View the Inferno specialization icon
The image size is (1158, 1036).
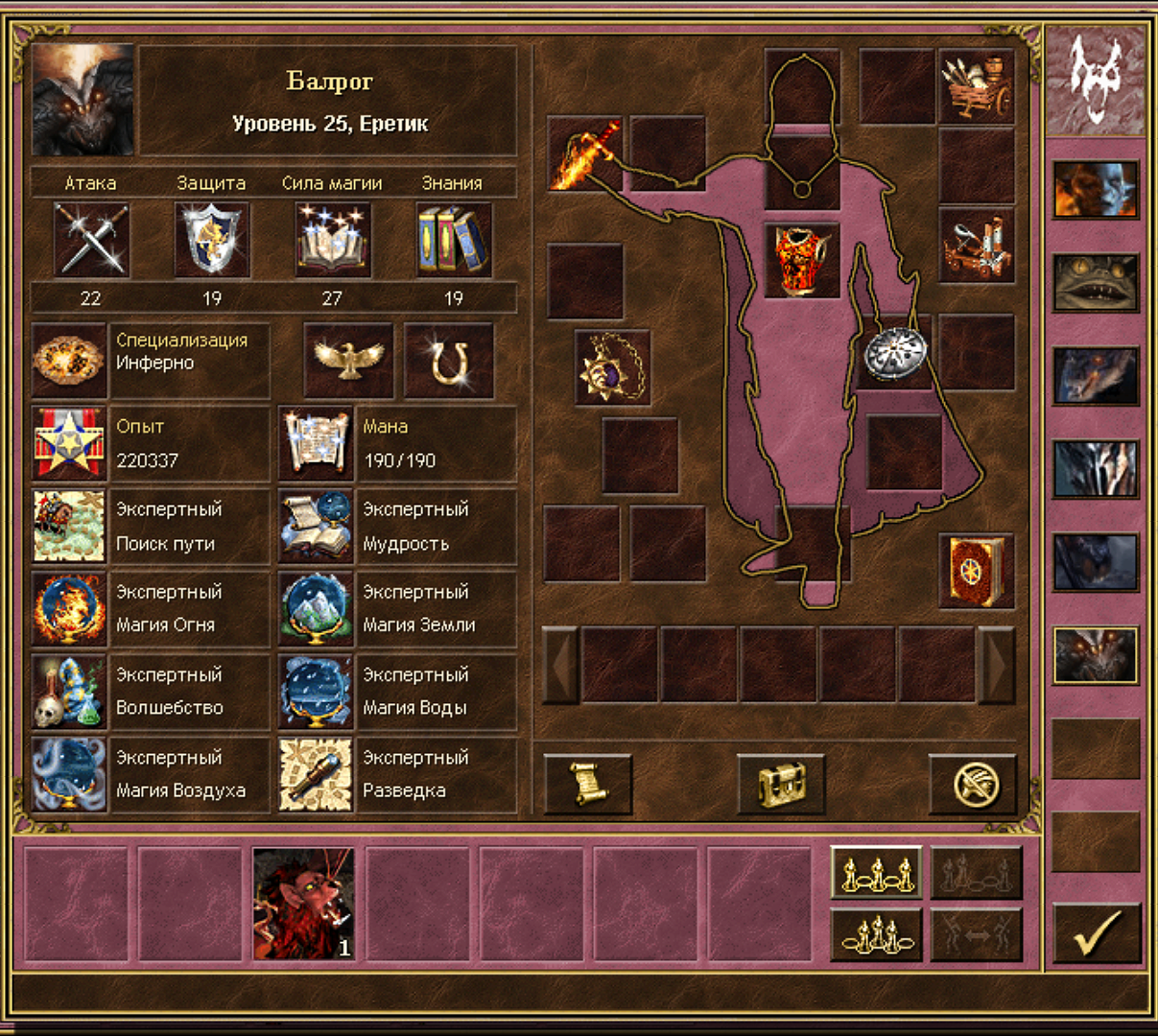[69, 361]
